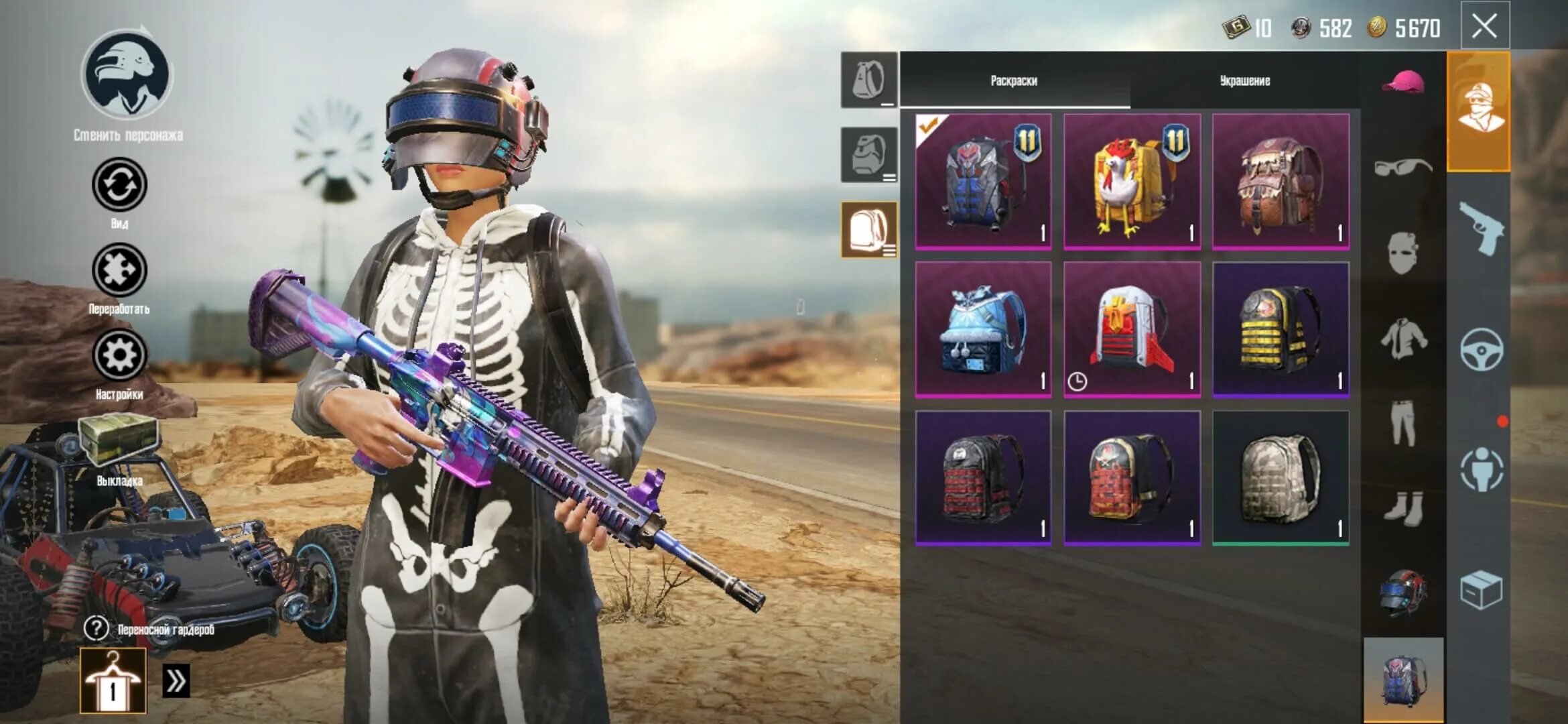
Task: Pick the rocket-shaped red backpack
Action: 1132,329
